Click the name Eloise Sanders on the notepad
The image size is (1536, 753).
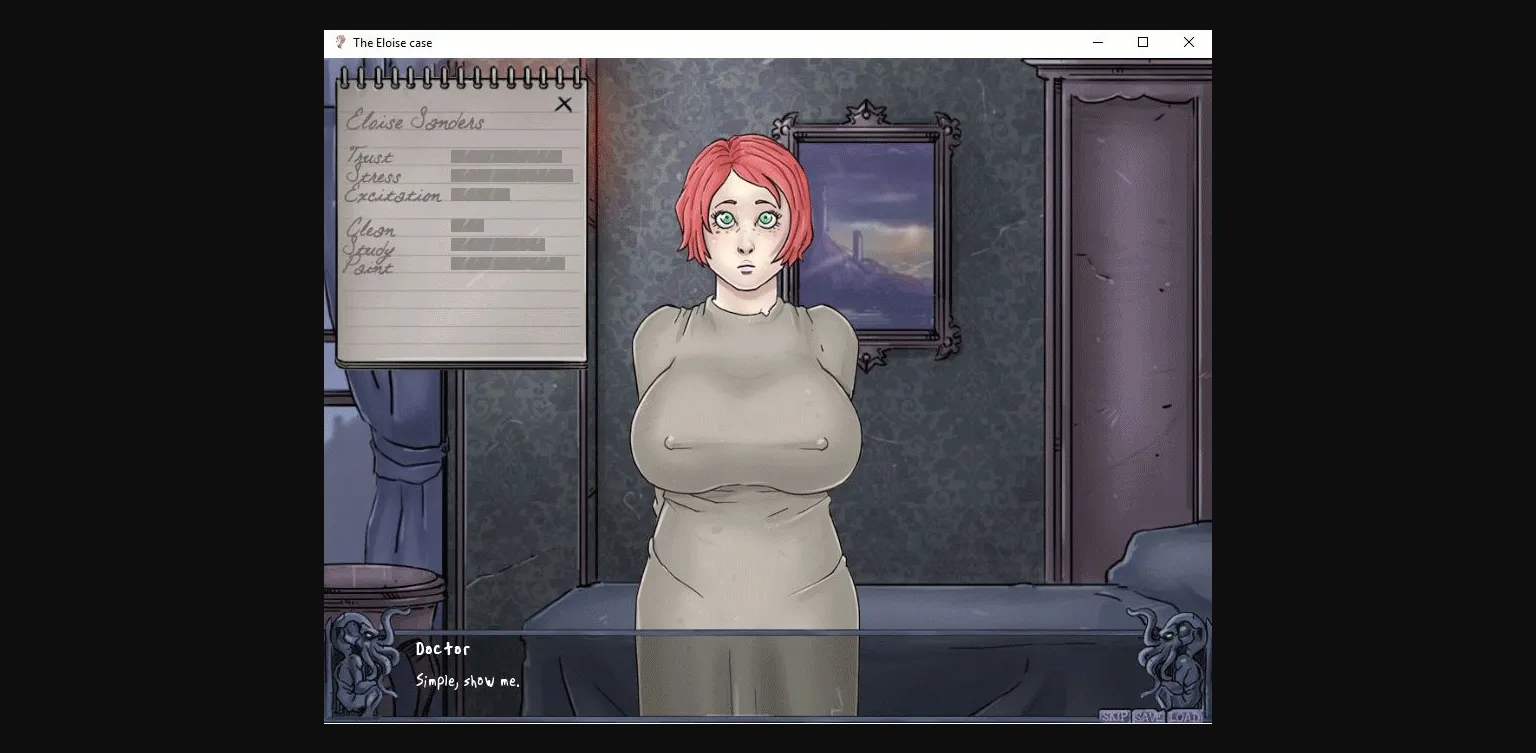pos(416,121)
